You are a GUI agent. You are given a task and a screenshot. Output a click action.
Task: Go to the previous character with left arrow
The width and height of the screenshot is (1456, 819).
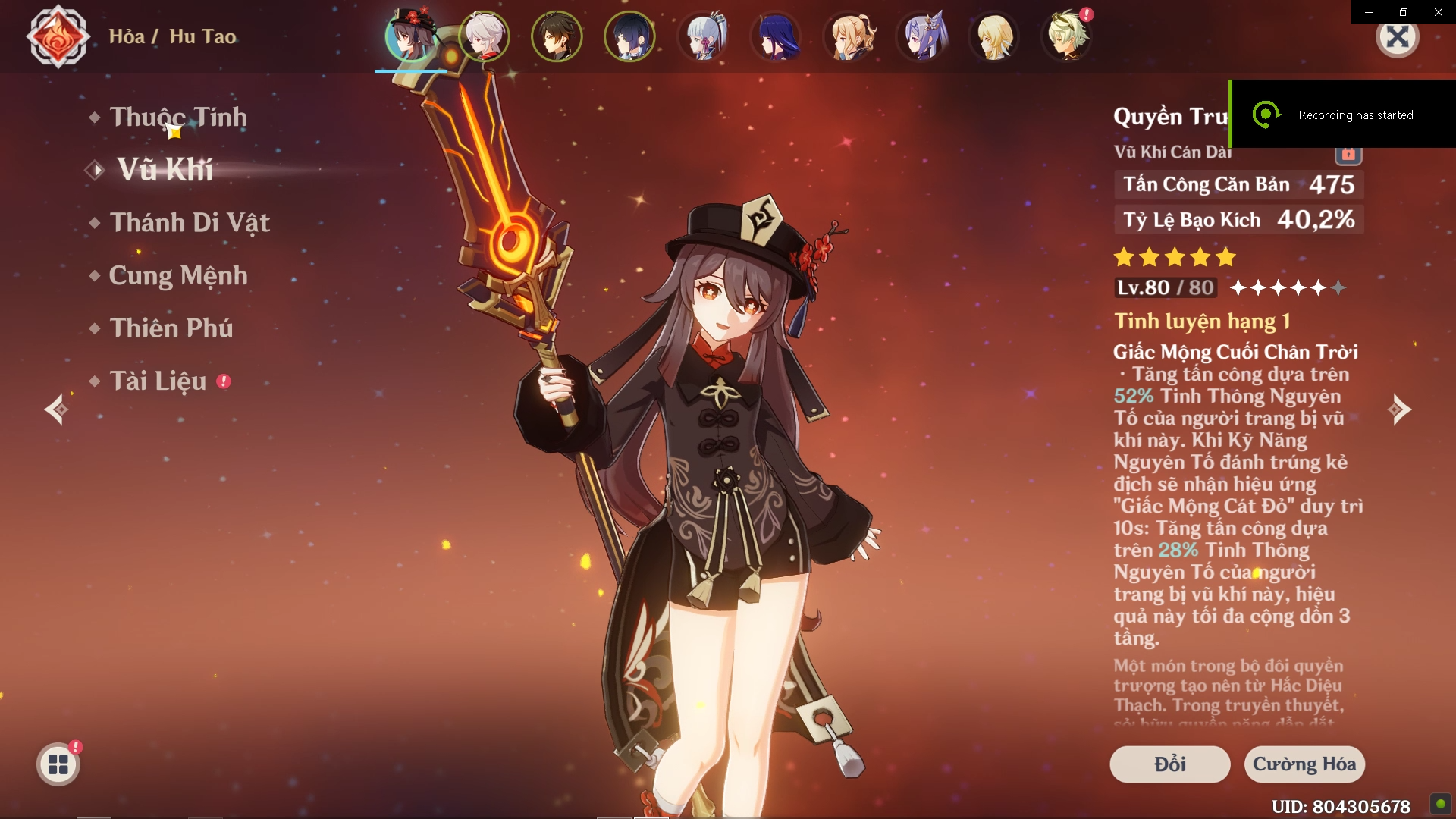[56, 410]
